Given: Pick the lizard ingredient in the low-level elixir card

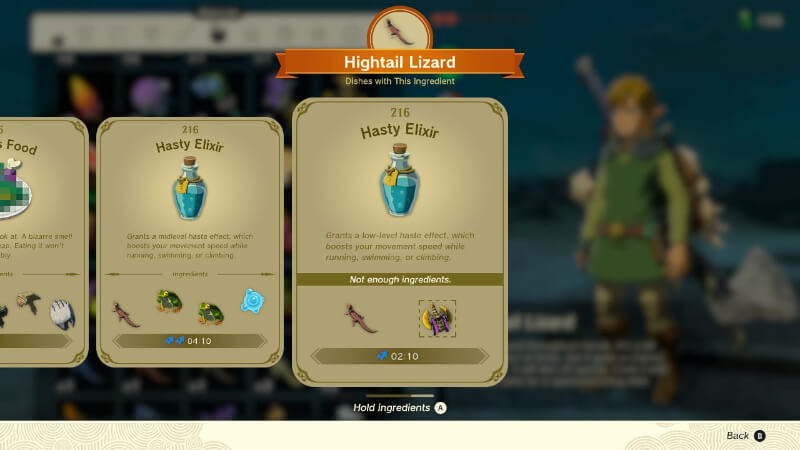Looking at the screenshot, I should tap(361, 319).
